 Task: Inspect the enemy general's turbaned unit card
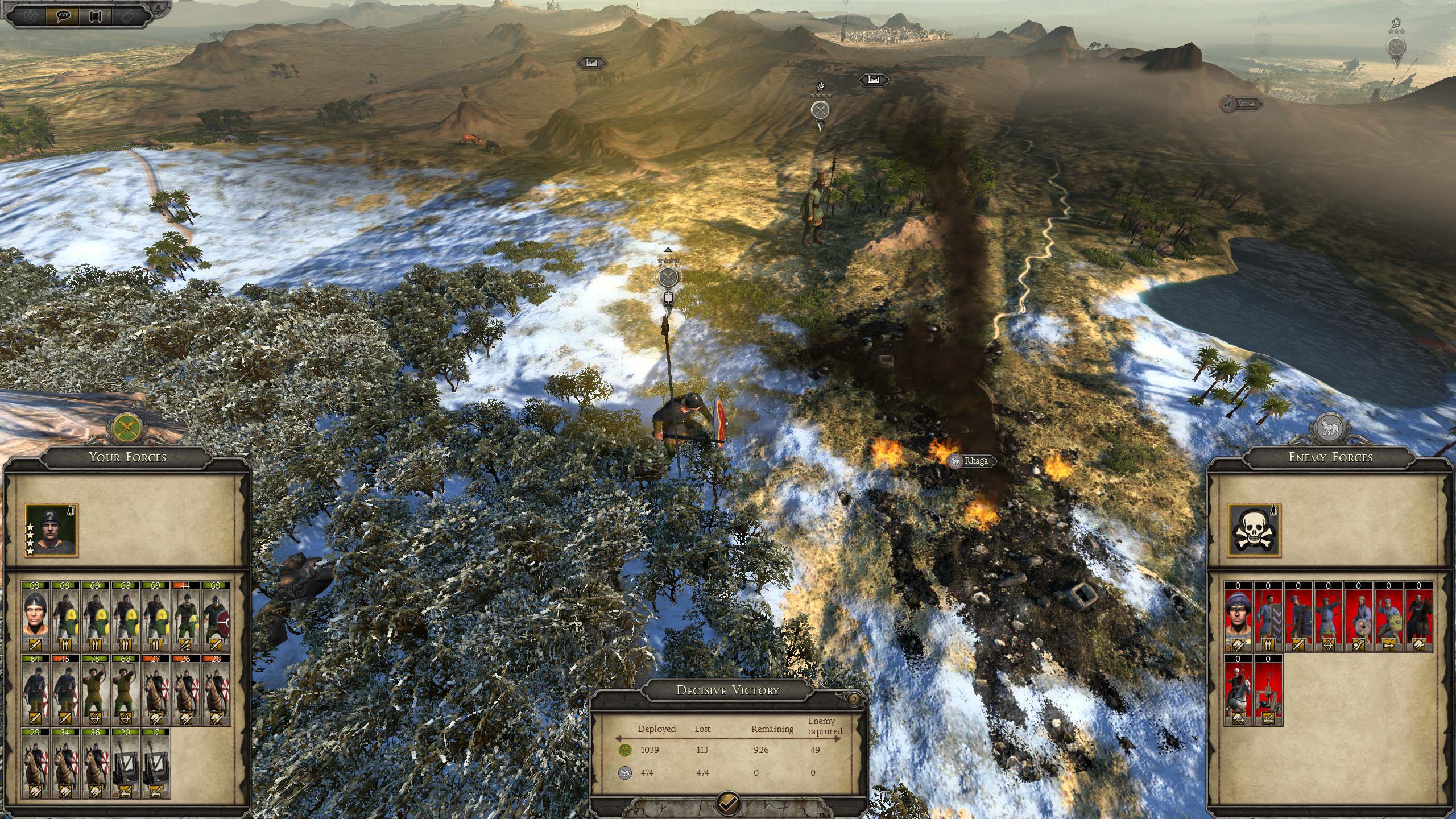pyautogui.click(x=1239, y=616)
